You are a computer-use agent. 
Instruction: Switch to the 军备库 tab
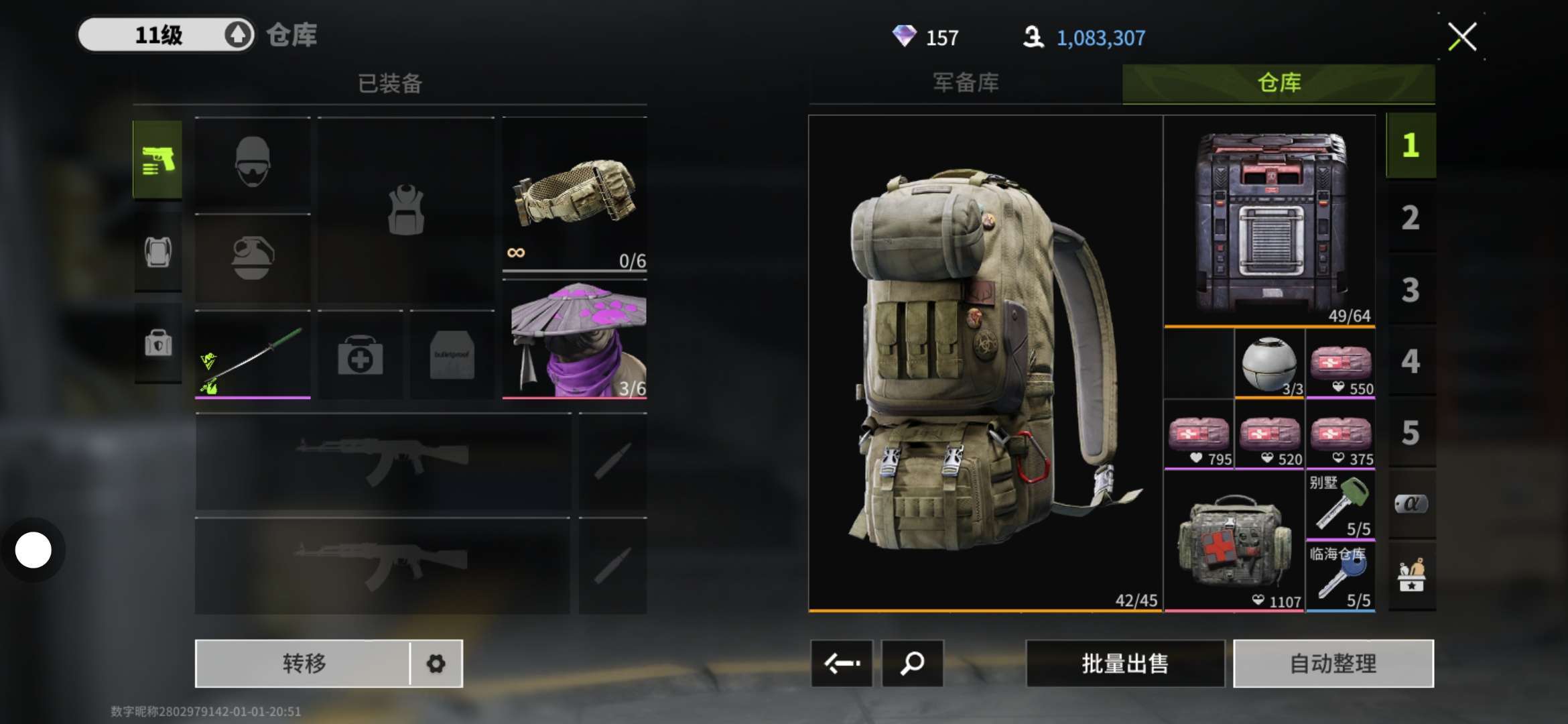[x=966, y=83]
